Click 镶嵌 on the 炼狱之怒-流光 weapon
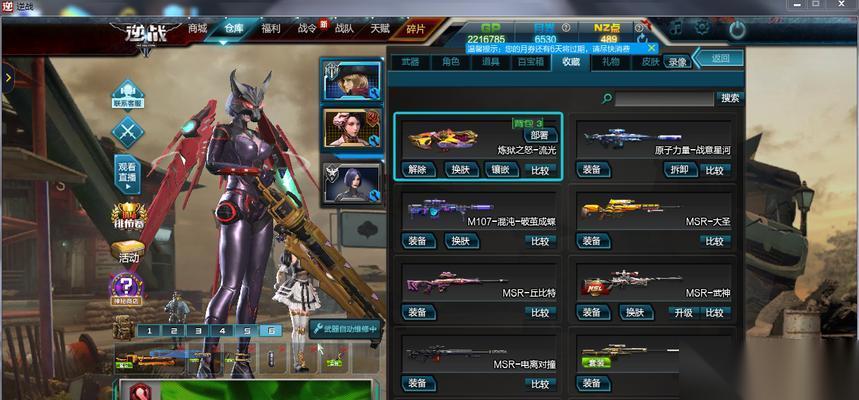859x400 pixels. (x=500, y=170)
